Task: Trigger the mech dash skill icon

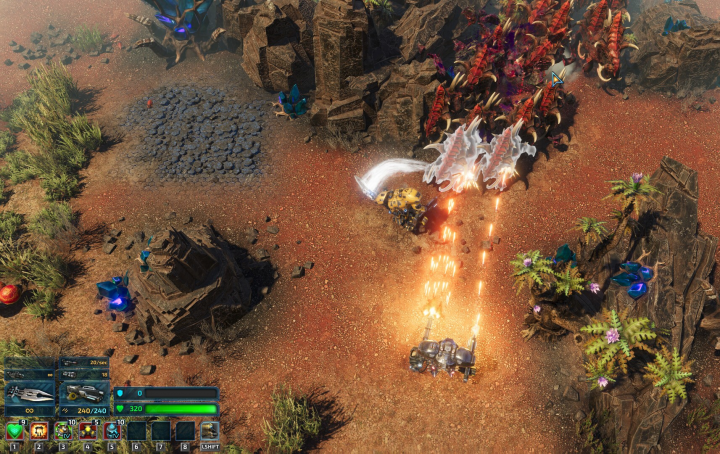Action: (210, 431)
